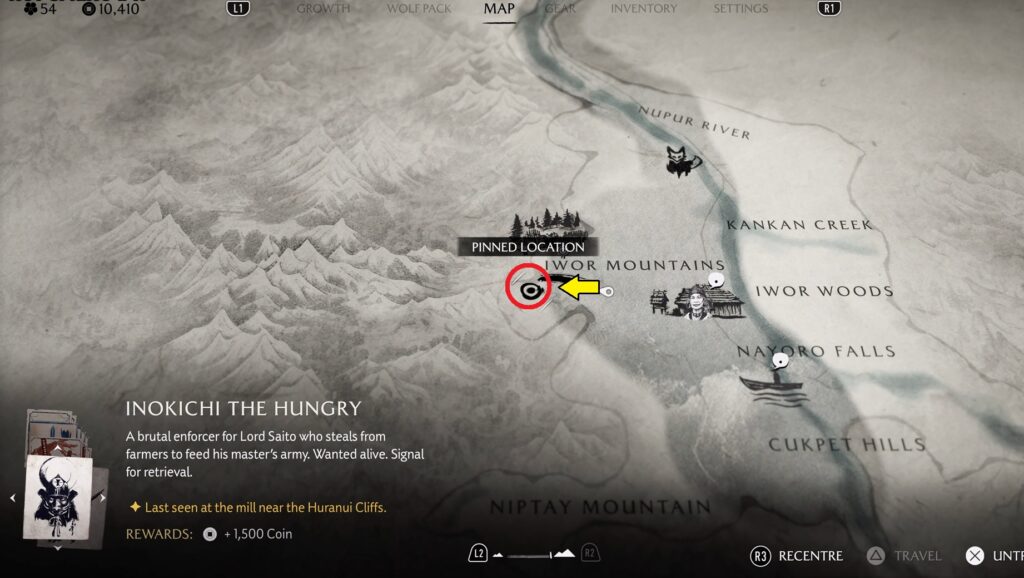The height and width of the screenshot is (578, 1024).
Task: Click the fox icon near Nupur River
Action: (682, 160)
